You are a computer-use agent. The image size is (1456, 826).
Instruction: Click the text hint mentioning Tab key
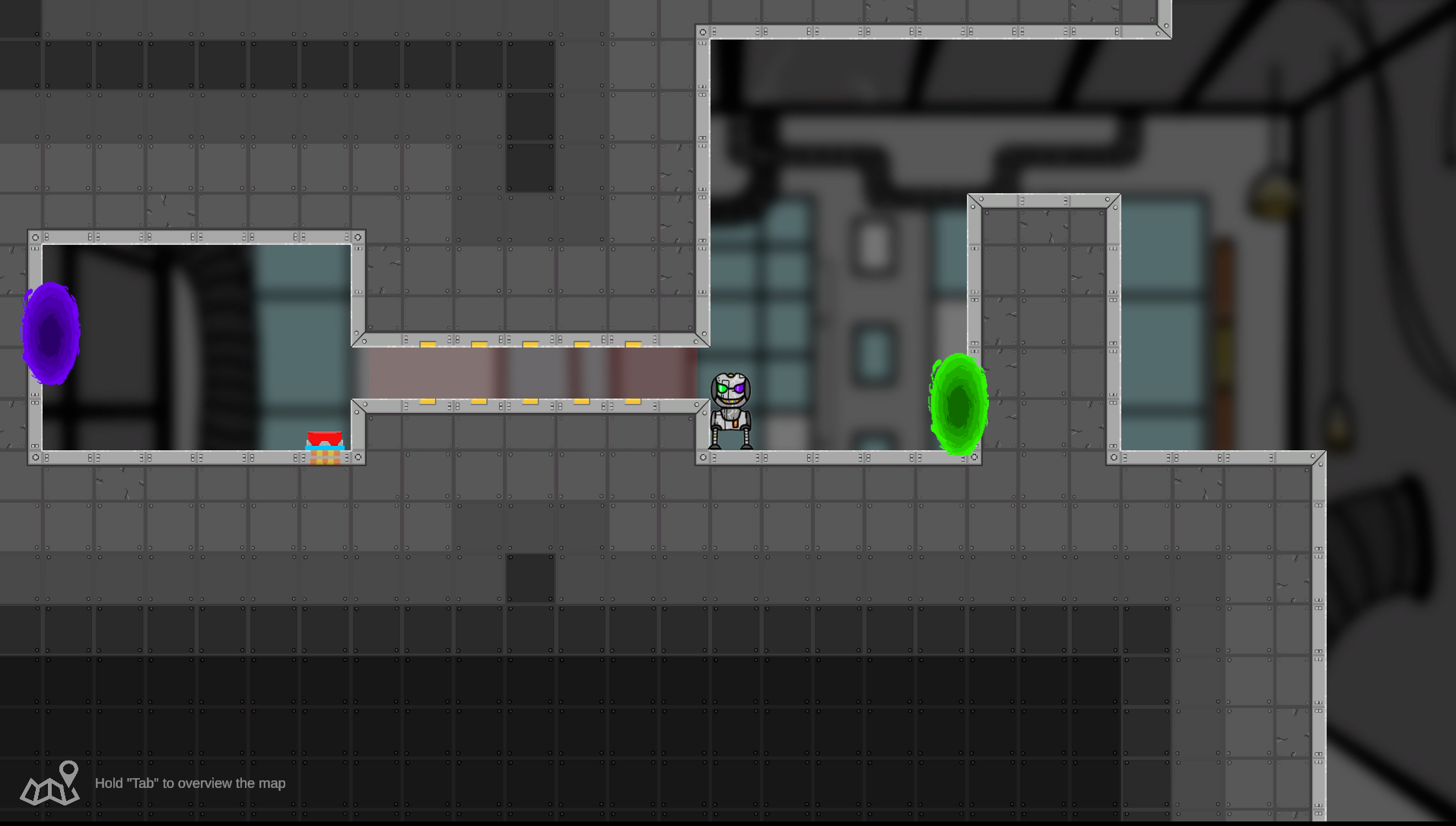tap(189, 783)
